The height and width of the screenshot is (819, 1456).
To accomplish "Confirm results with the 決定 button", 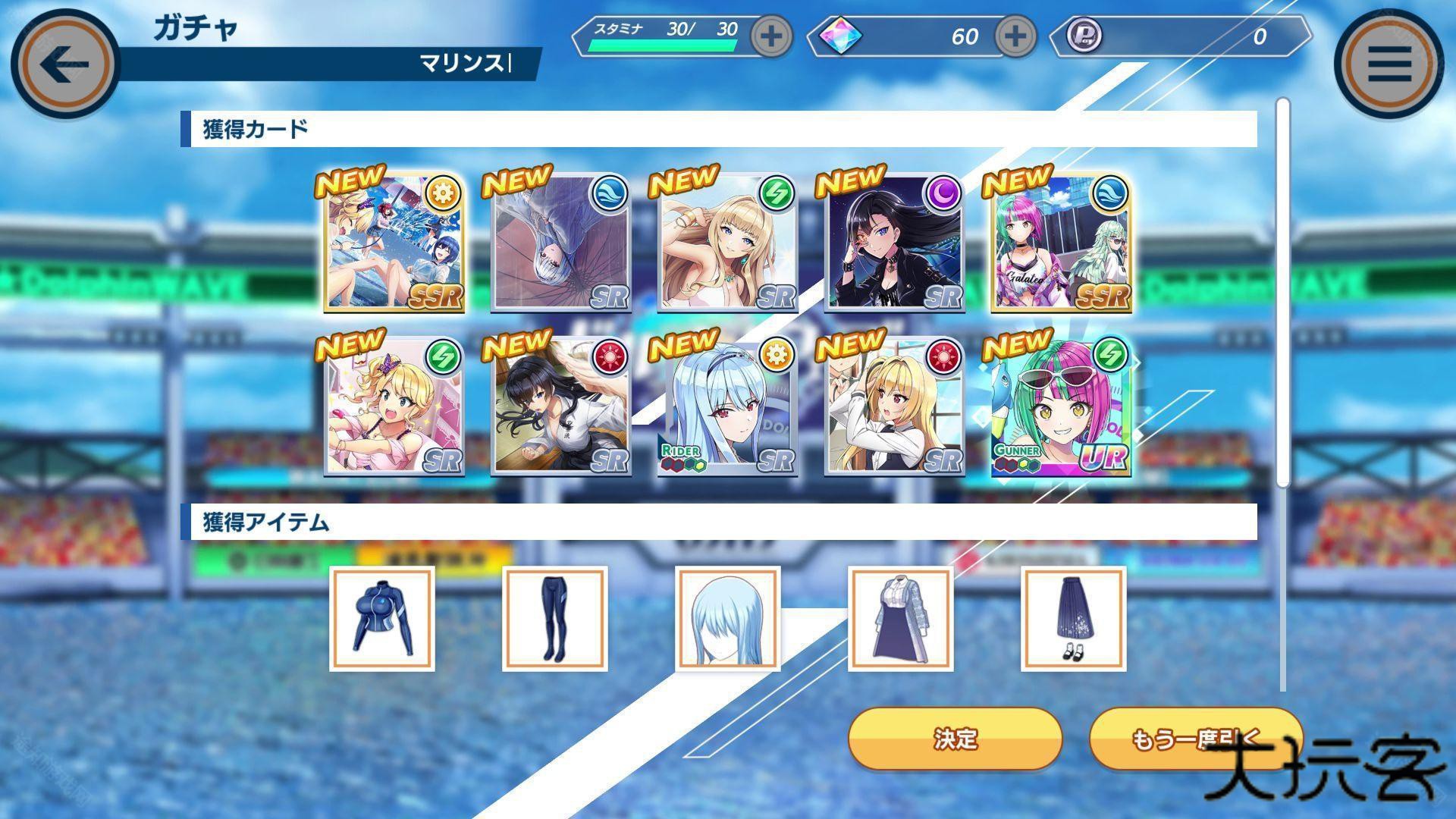I will (955, 739).
